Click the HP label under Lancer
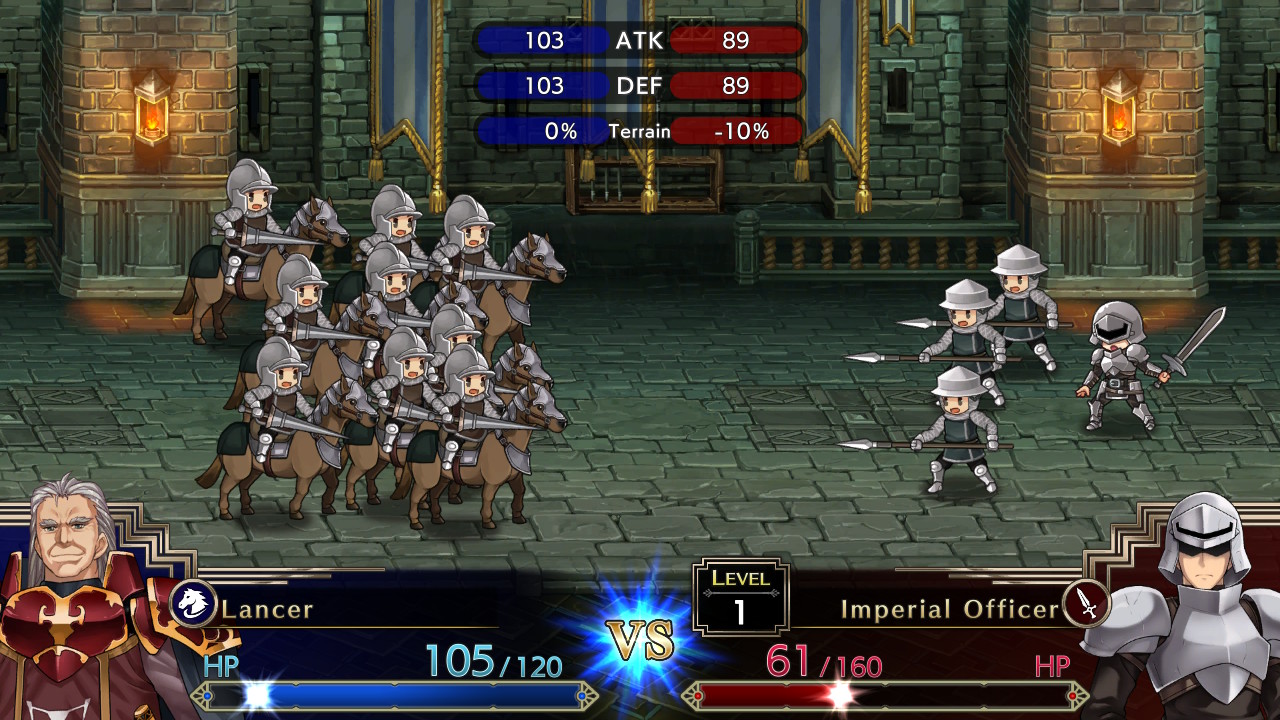This screenshot has height=720, width=1280. (222, 665)
